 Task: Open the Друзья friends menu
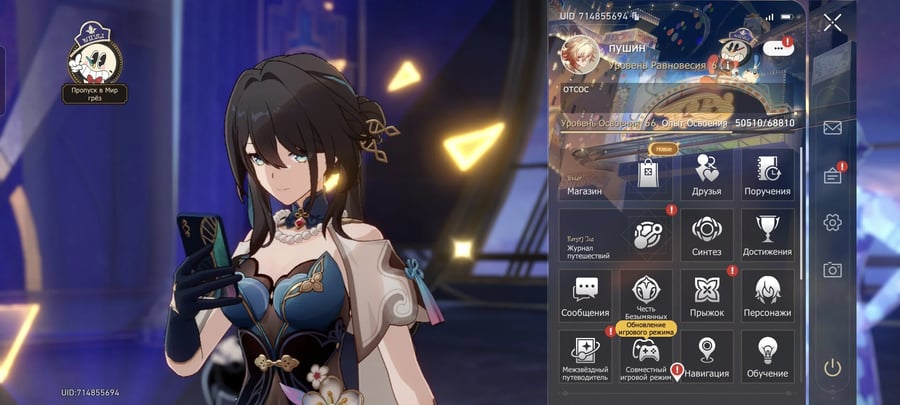706,175
